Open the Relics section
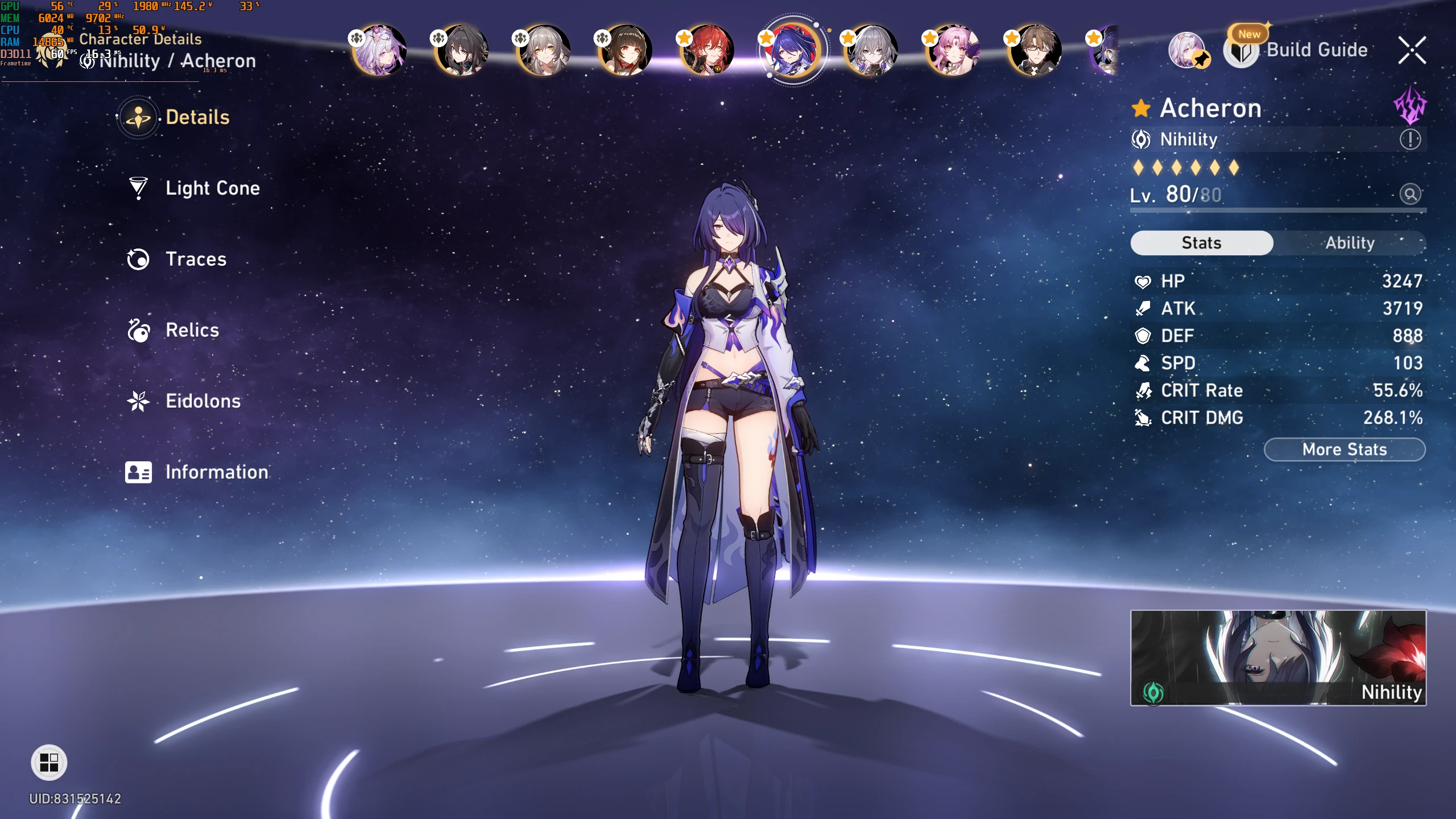The height and width of the screenshot is (819, 1456). click(x=191, y=330)
